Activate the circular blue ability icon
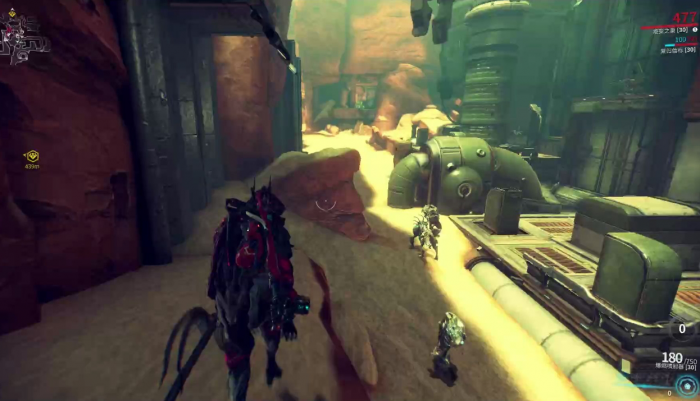Screen dimensions: 700x401 (x=685, y=387)
